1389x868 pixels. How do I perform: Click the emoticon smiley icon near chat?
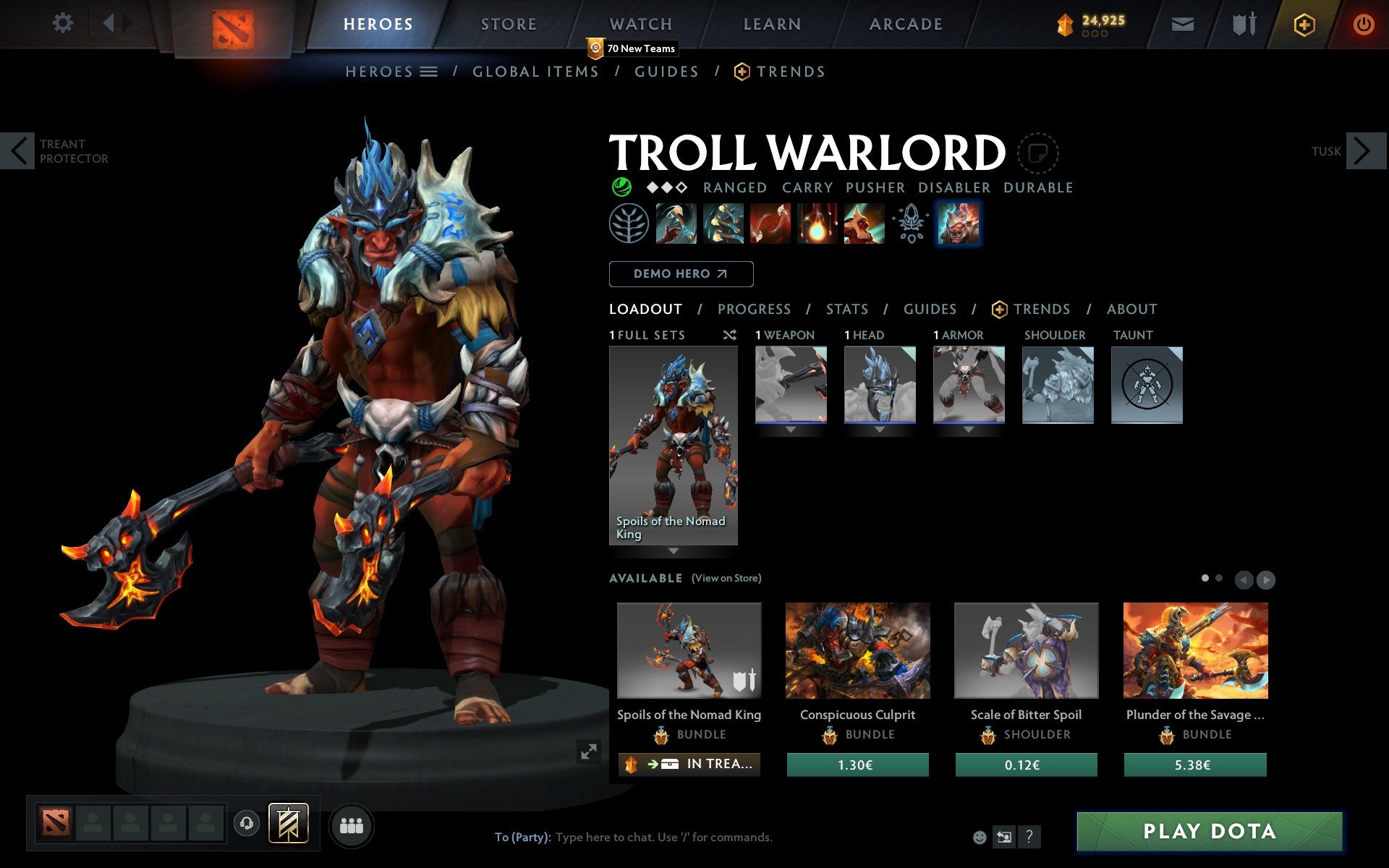click(x=981, y=838)
